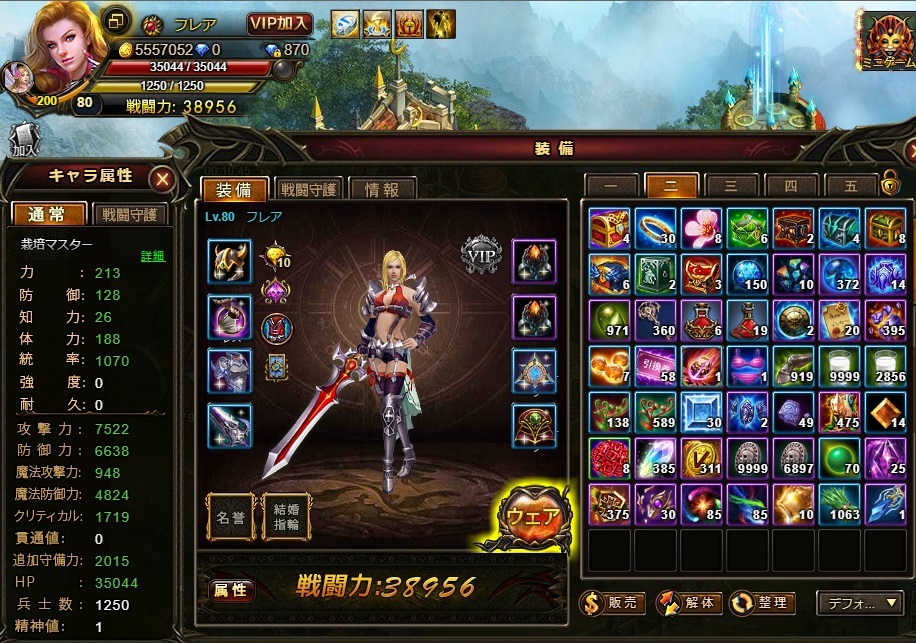Switch to the 情報 tab

(x=382, y=189)
